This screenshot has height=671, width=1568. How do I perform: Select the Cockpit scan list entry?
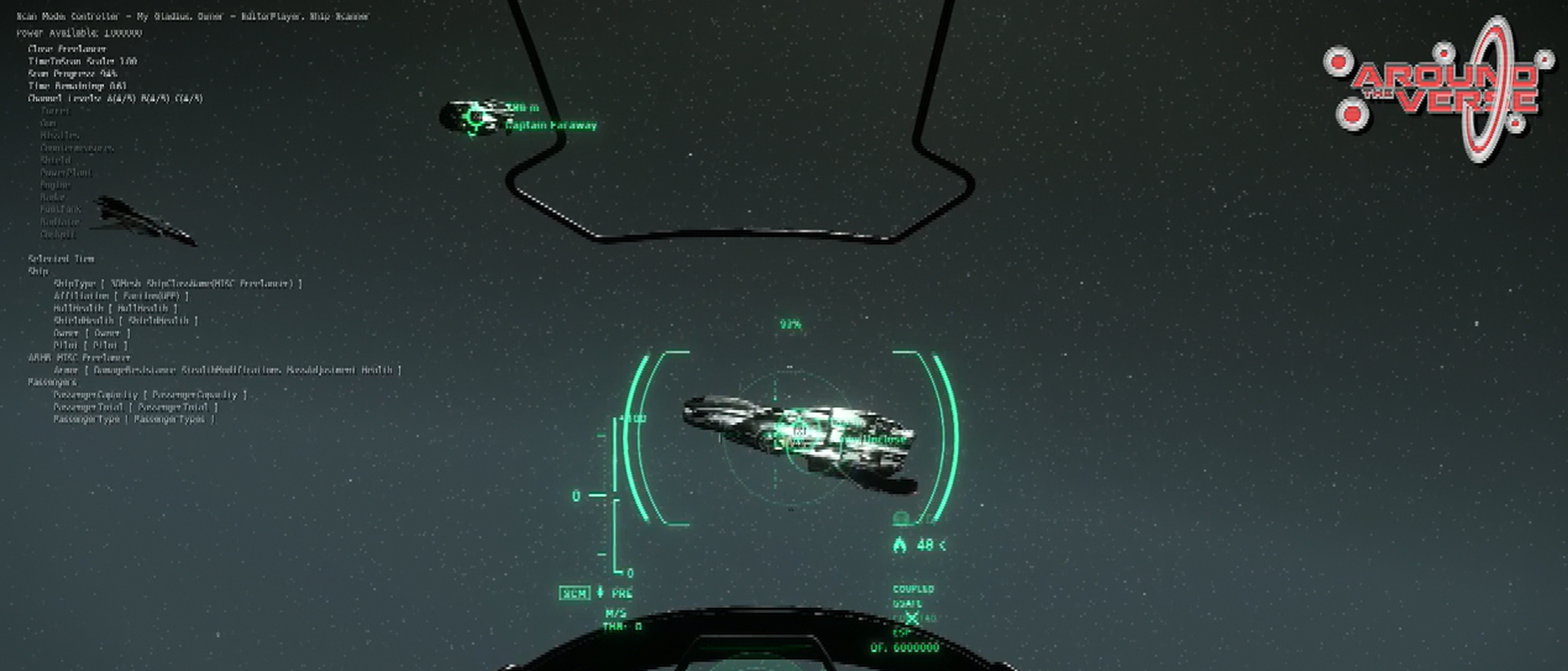click(58, 234)
